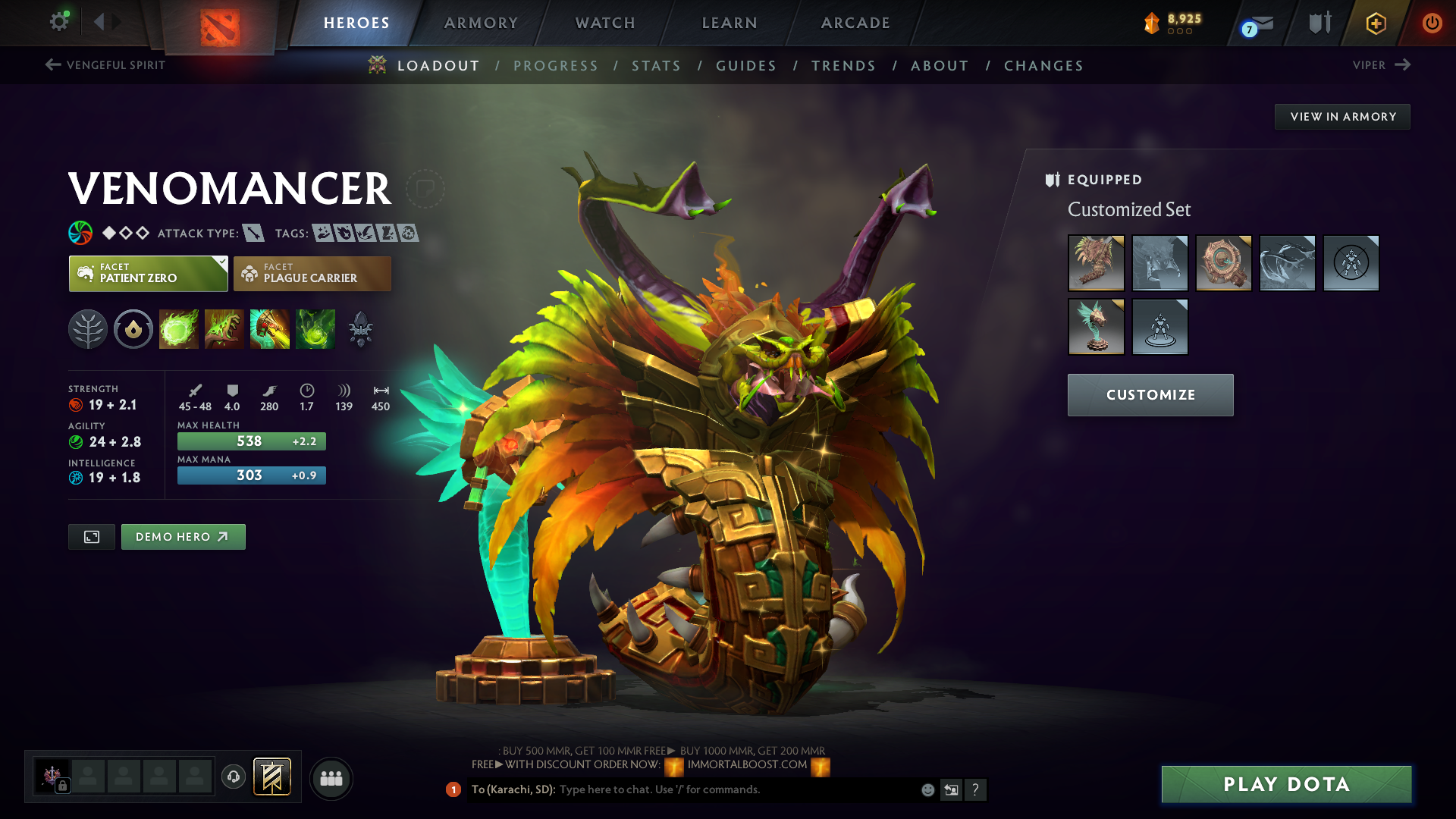
Task: Open the Learn section
Action: (x=730, y=23)
